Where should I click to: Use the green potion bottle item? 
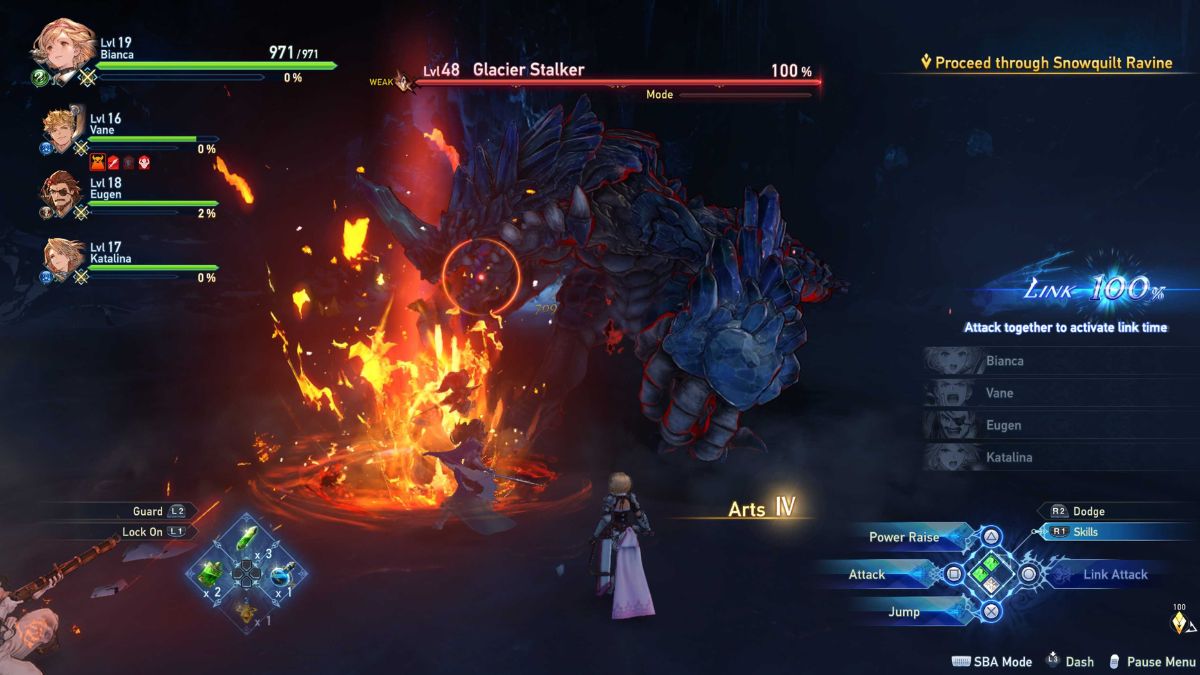coord(211,573)
